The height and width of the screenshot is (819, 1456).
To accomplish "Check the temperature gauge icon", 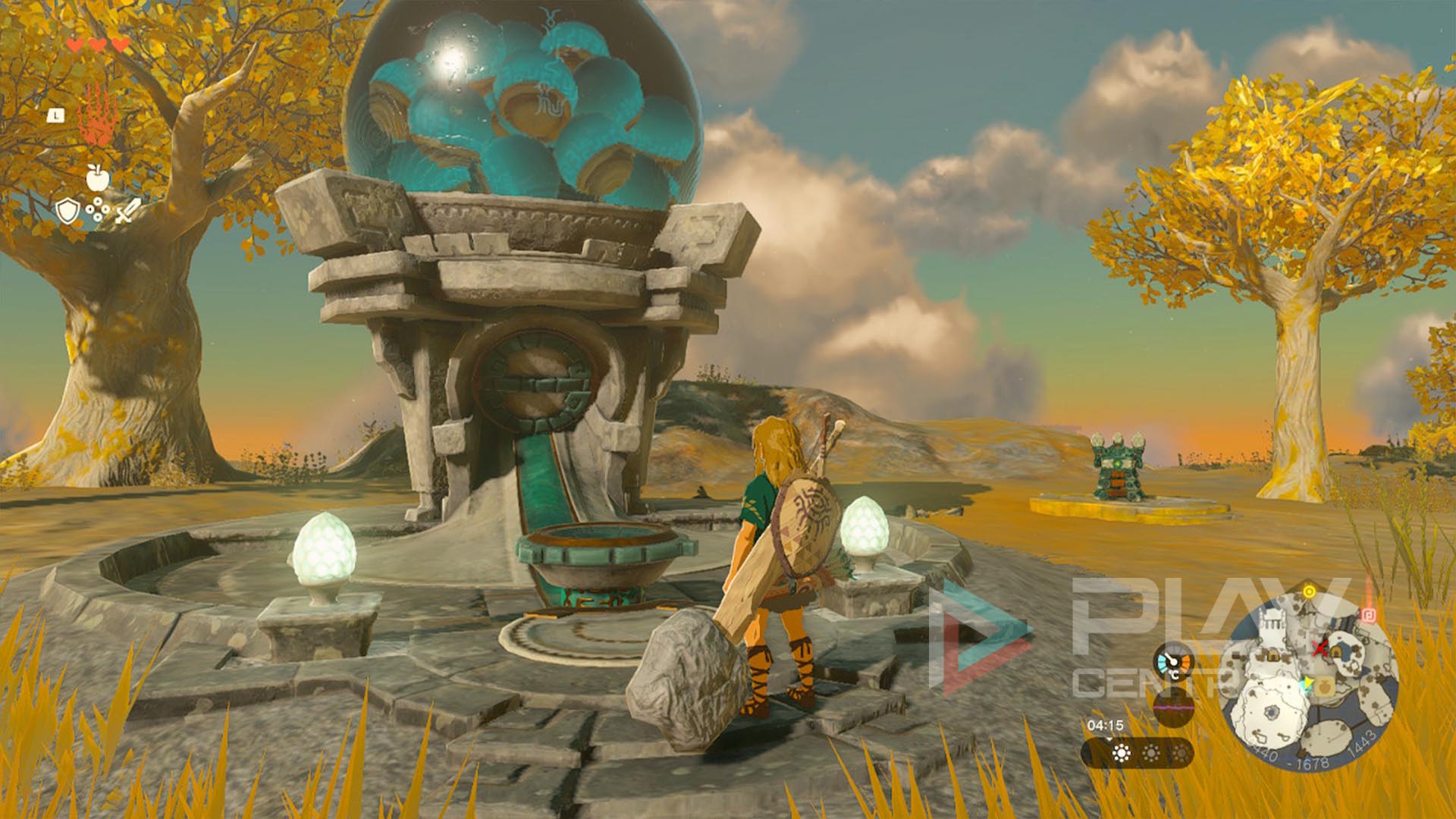I will tap(1174, 663).
